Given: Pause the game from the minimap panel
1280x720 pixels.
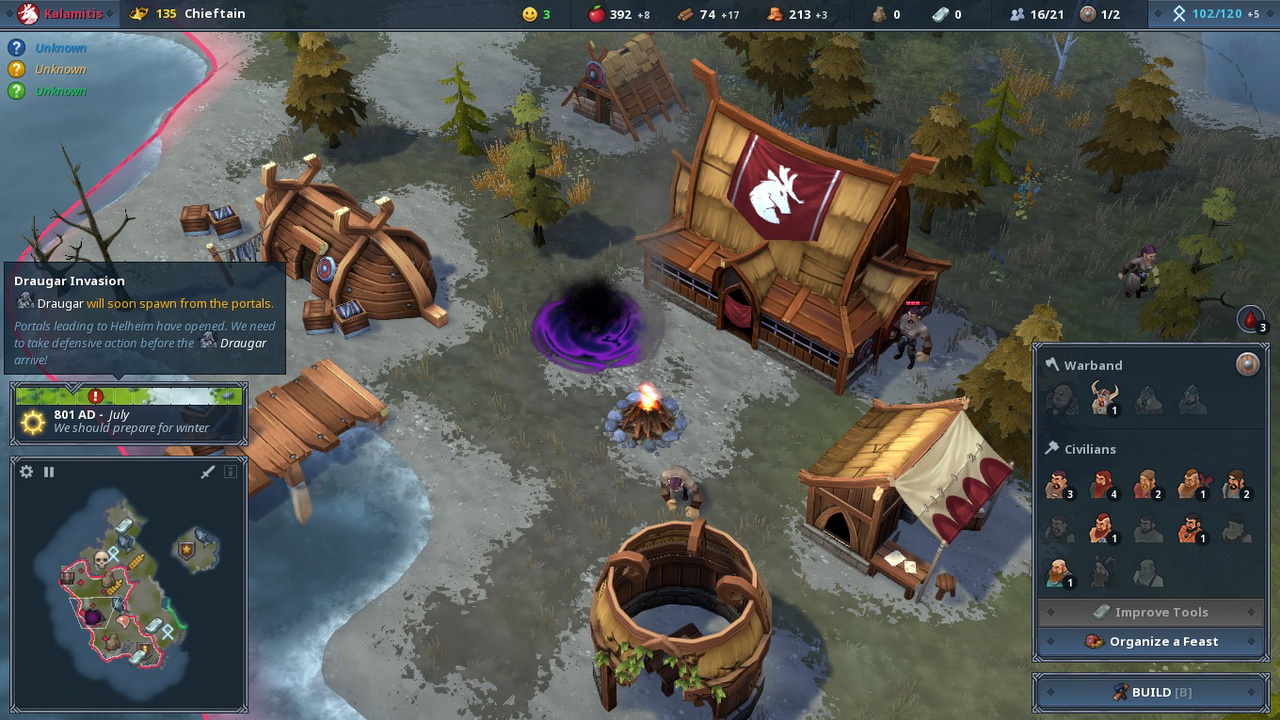Looking at the screenshot, I should point(48,472).
